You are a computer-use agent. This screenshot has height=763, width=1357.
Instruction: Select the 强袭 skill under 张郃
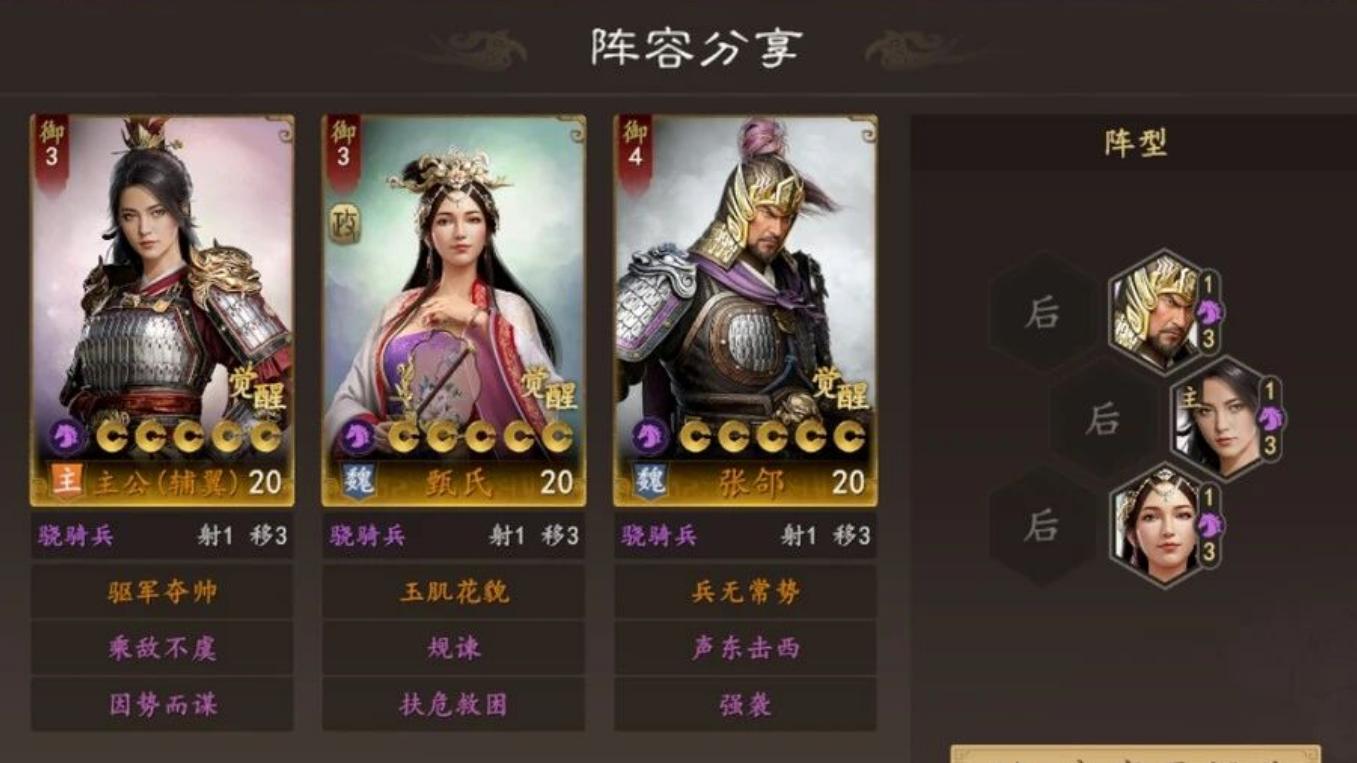click(x=743, y=704)
